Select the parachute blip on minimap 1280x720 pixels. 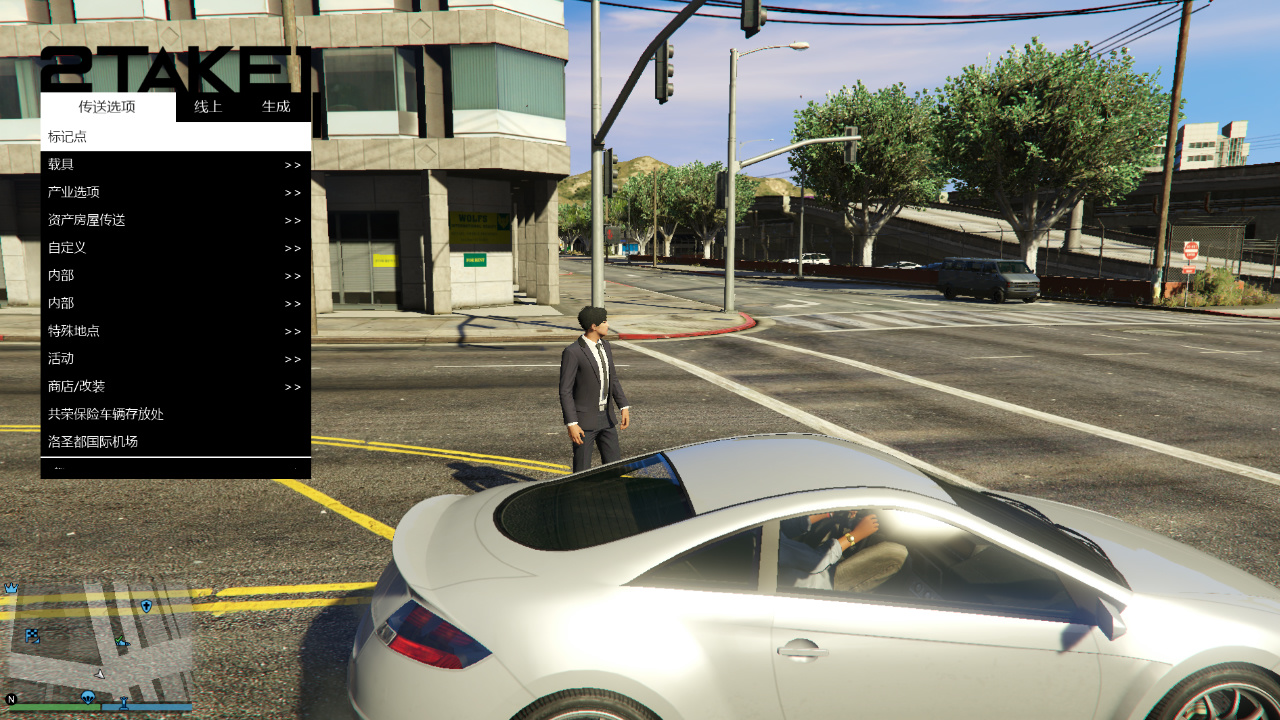(88, 696)
